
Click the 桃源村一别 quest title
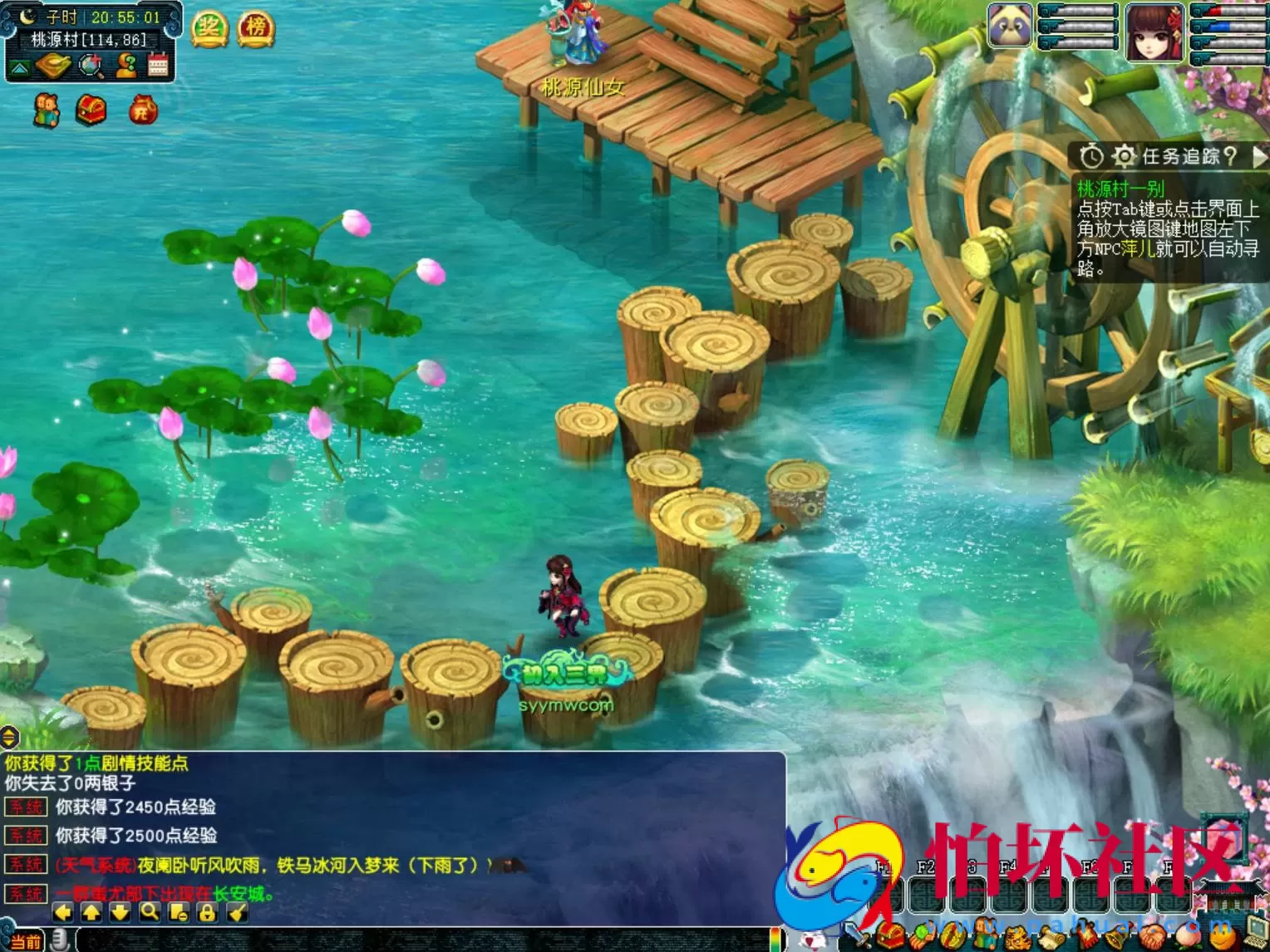pyautogui.click(x=1120, y=189)
